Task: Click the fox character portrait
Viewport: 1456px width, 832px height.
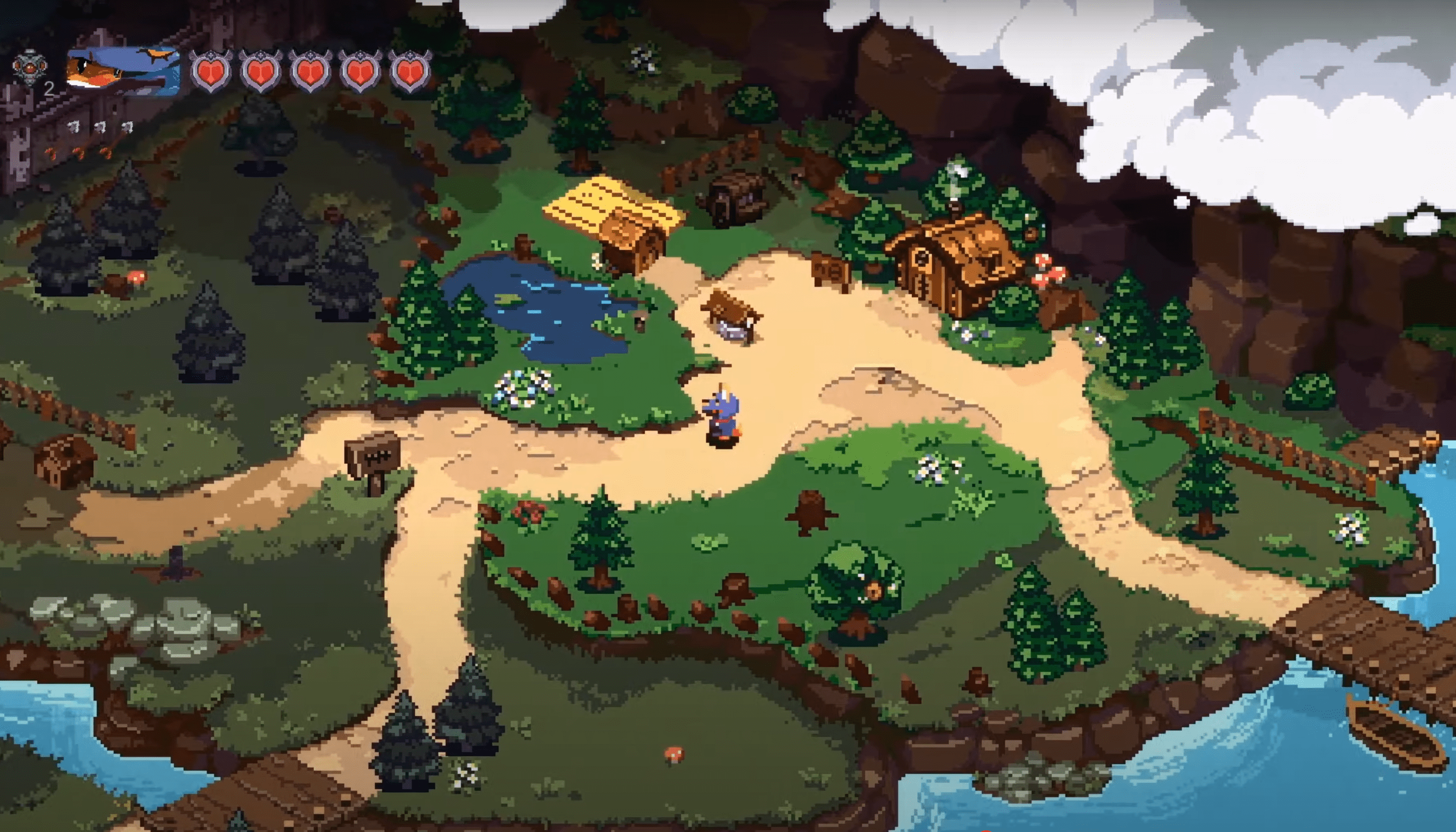Action: coord(122,70)
